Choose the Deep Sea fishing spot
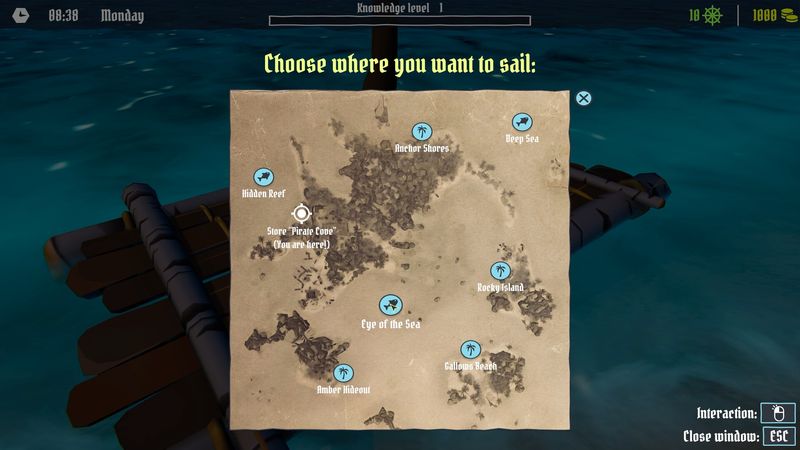Screen dimensions: 800x450 coord(522,121)
